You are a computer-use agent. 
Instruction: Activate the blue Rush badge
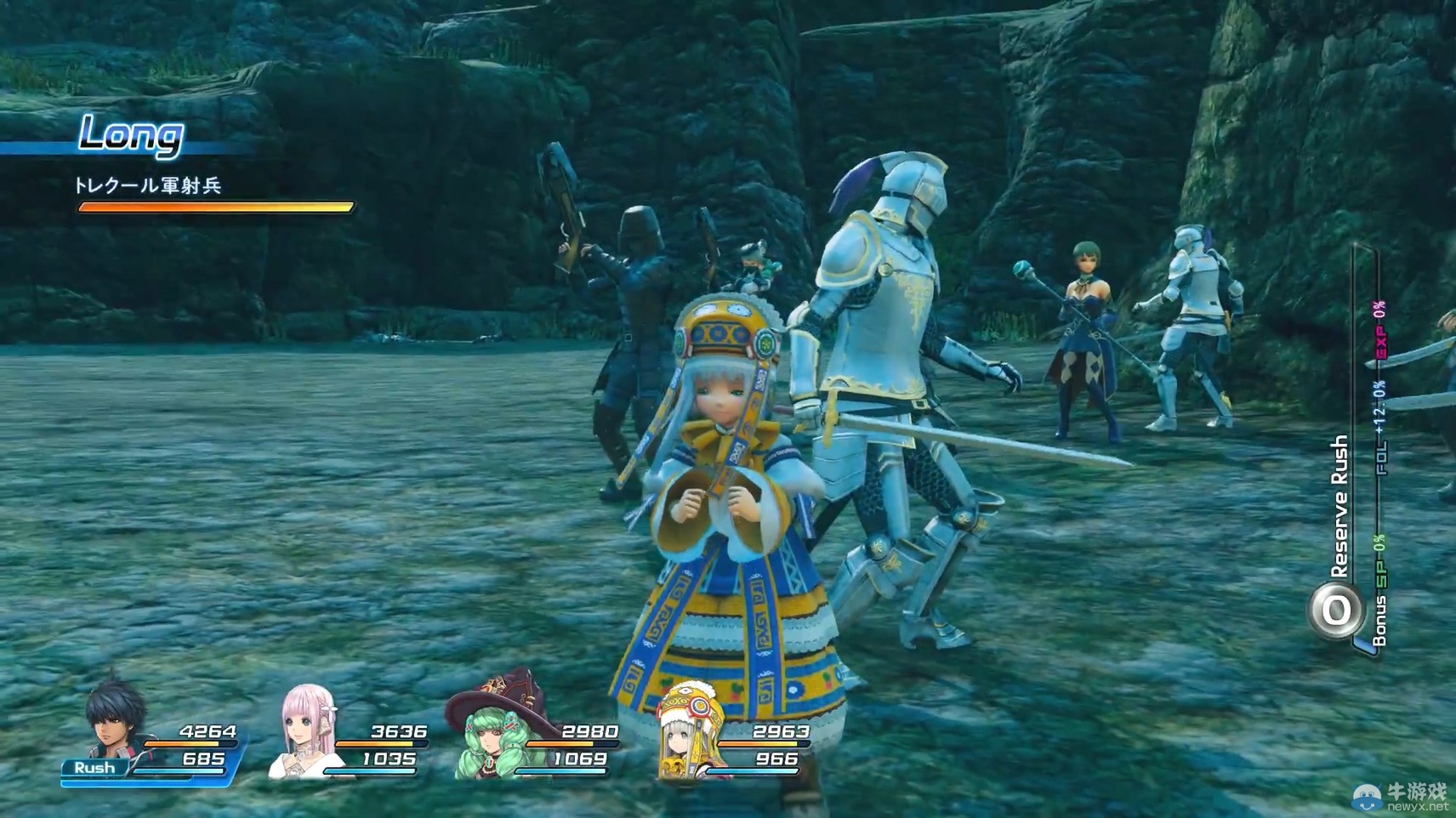[x=94, y=768]
